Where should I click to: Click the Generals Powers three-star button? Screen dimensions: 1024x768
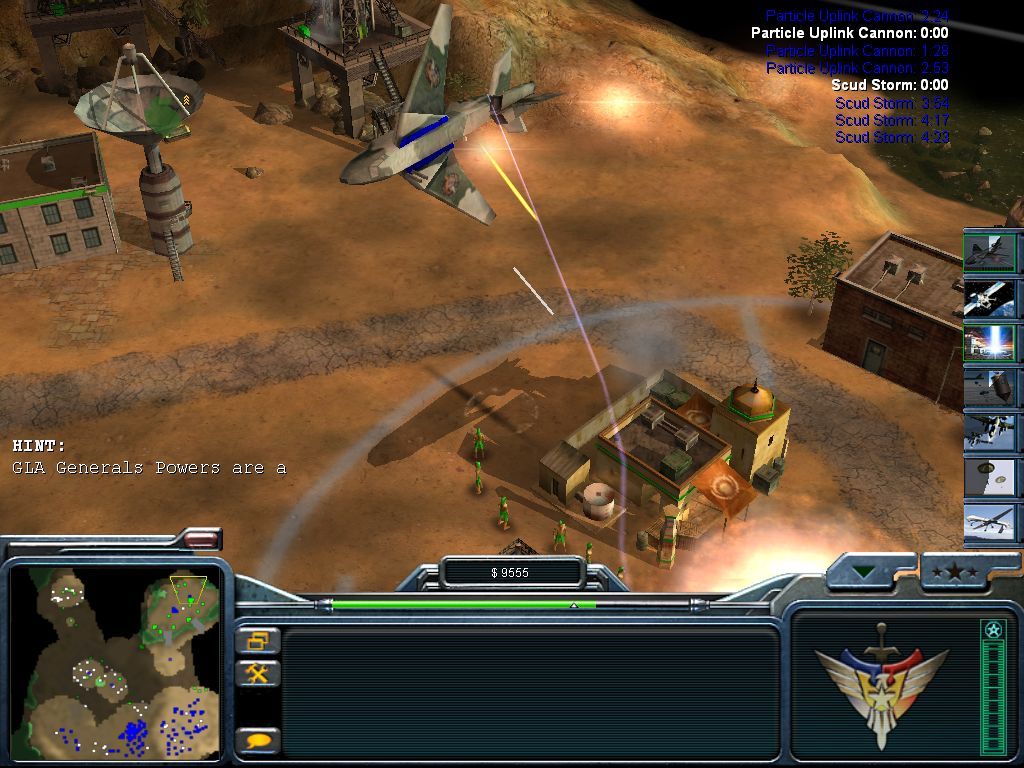[956, 572]
